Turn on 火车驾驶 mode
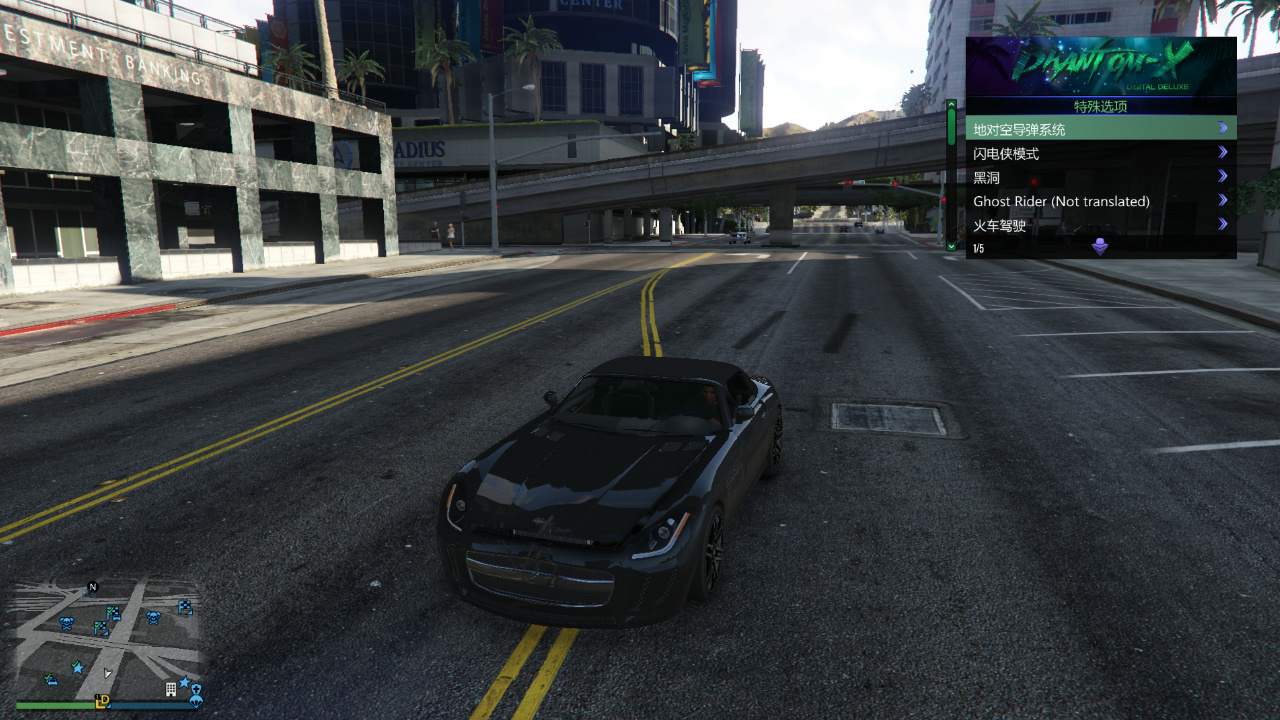The width and height of the screenshot is (1280, 720). (1003, 225)
